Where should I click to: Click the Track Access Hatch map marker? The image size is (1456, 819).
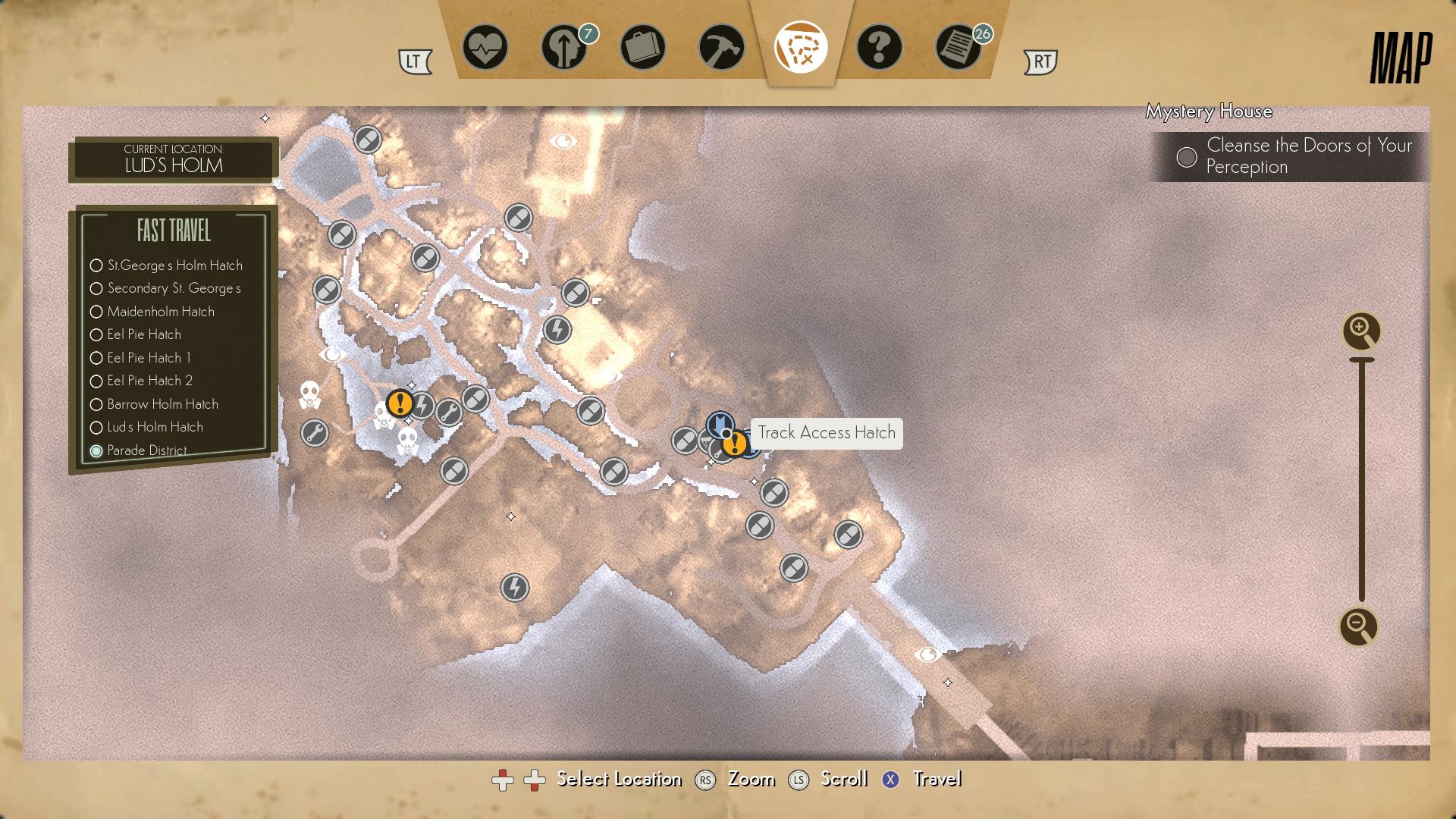coord(720,425)
